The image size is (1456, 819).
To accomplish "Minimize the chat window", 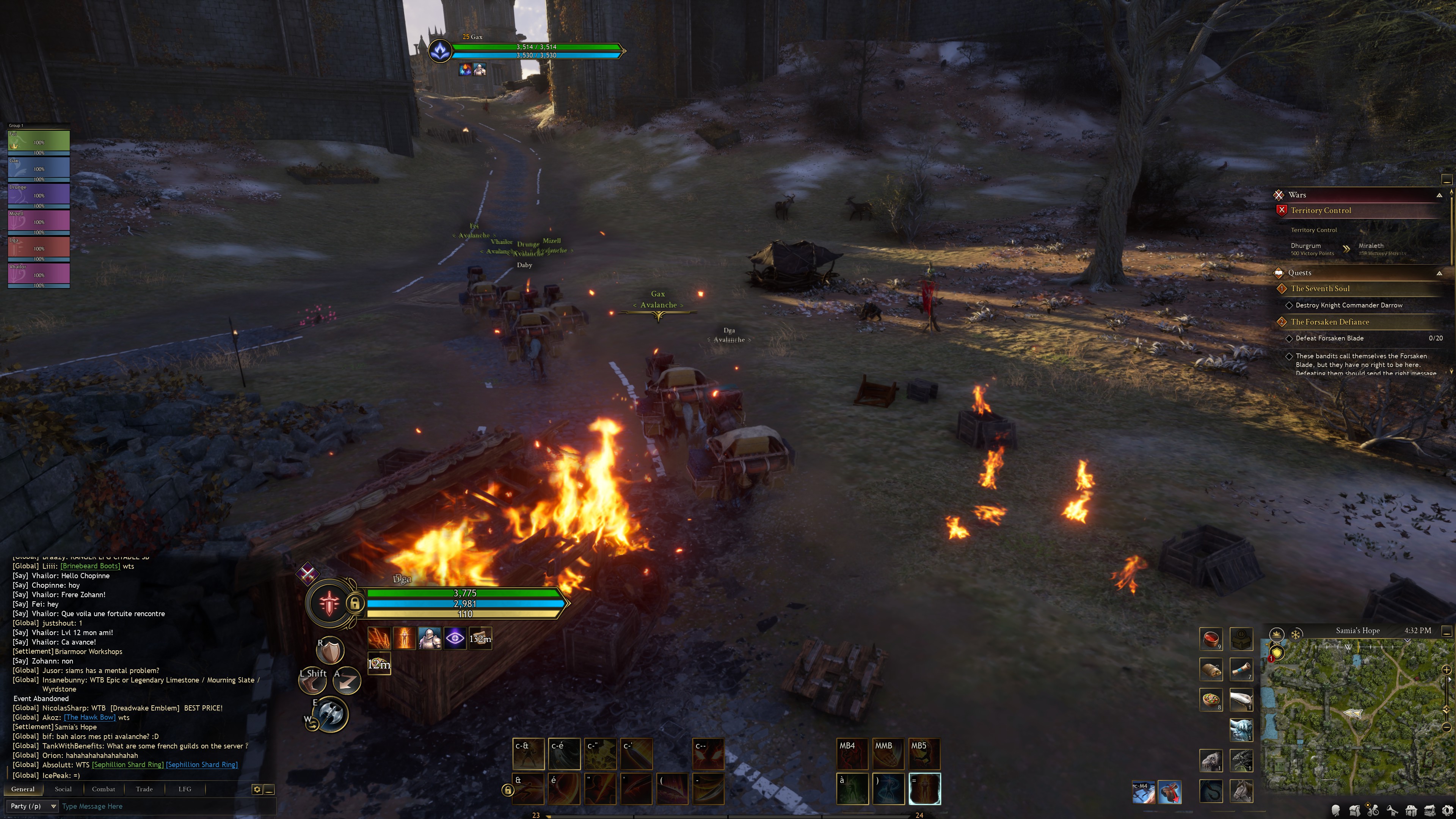I will pyautogui.click(x=269, y=789).
